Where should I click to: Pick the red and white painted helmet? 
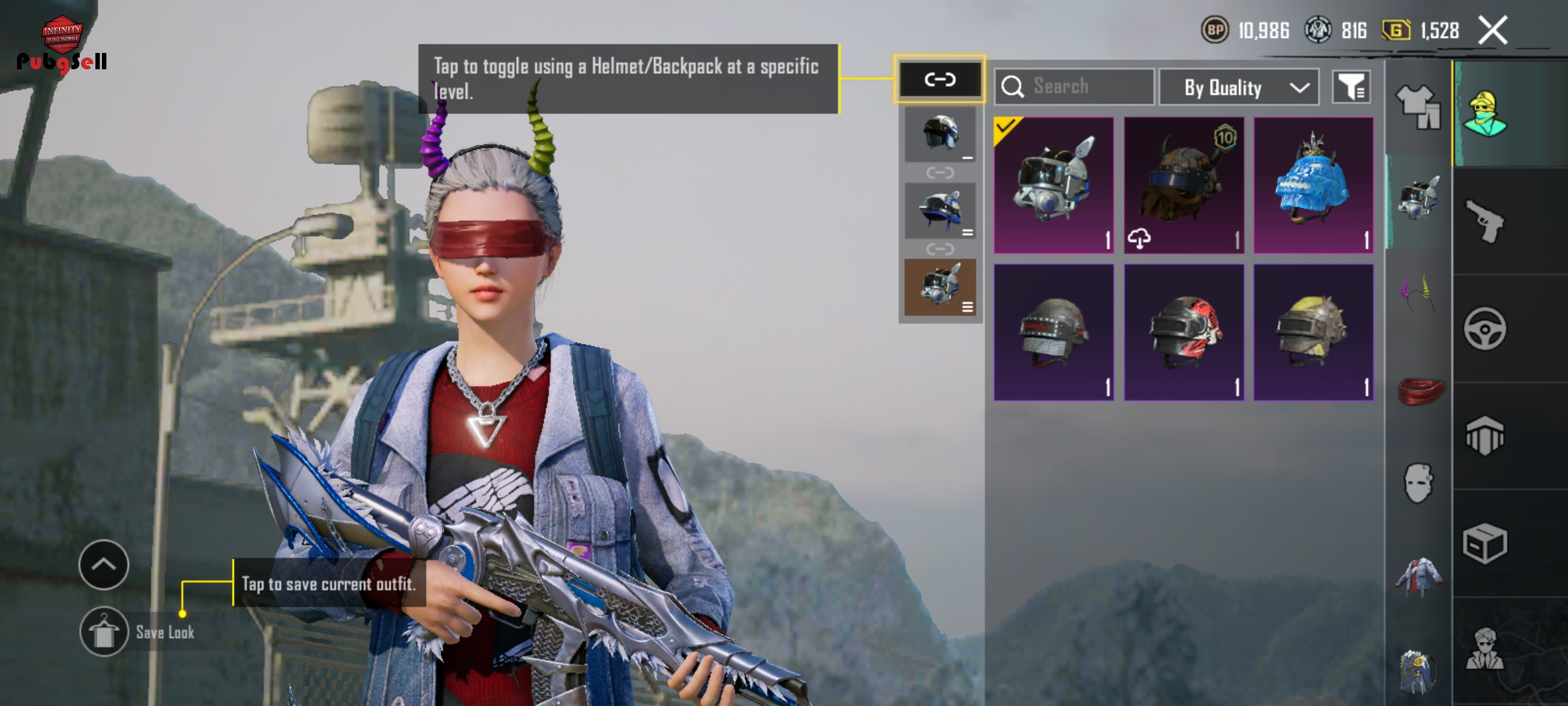point(1183,332)
